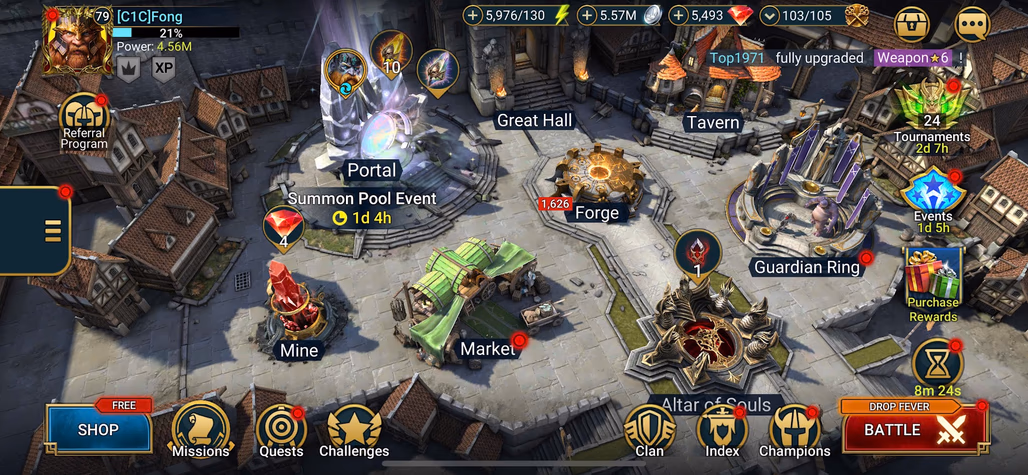Image resolution: width=1028 pixels, height=475 pixels.
Task: Add more red gems
Action: click(x=679, y=15)
